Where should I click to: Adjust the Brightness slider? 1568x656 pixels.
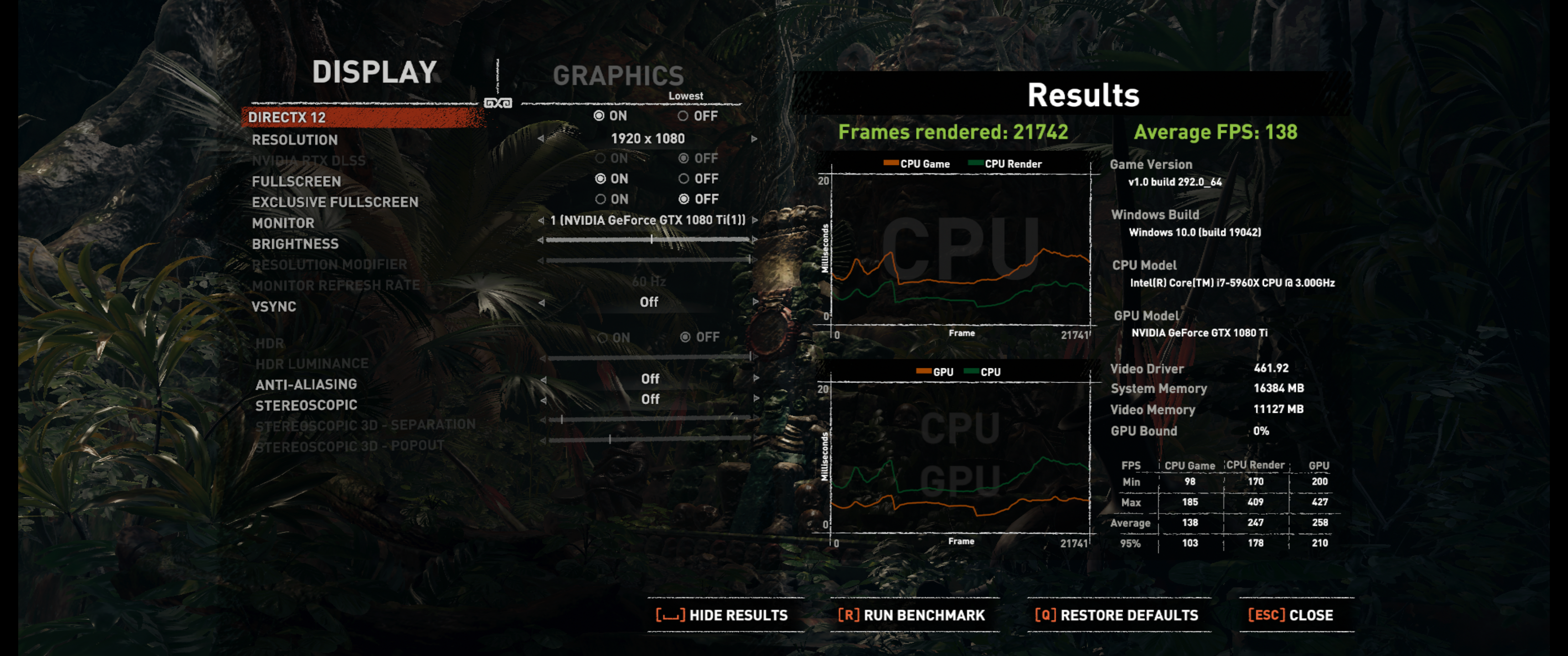651,240
